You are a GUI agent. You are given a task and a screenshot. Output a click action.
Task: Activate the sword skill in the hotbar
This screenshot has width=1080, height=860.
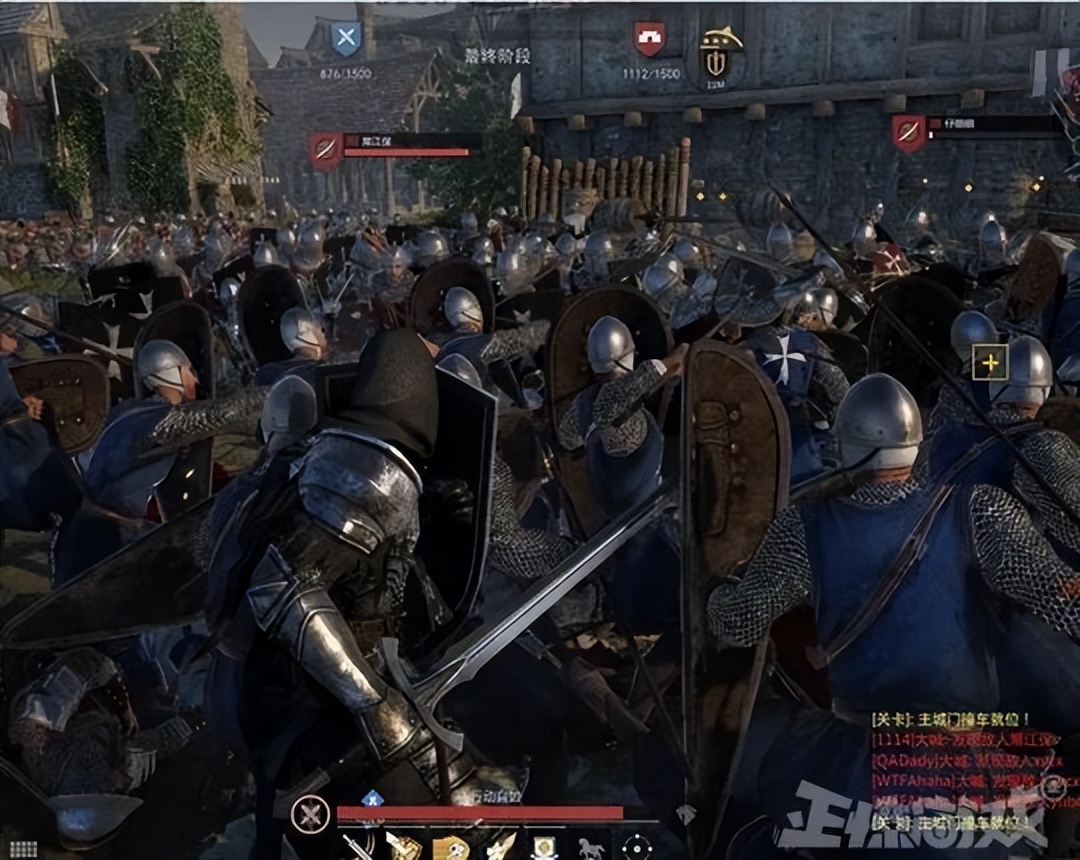point(357,847)
